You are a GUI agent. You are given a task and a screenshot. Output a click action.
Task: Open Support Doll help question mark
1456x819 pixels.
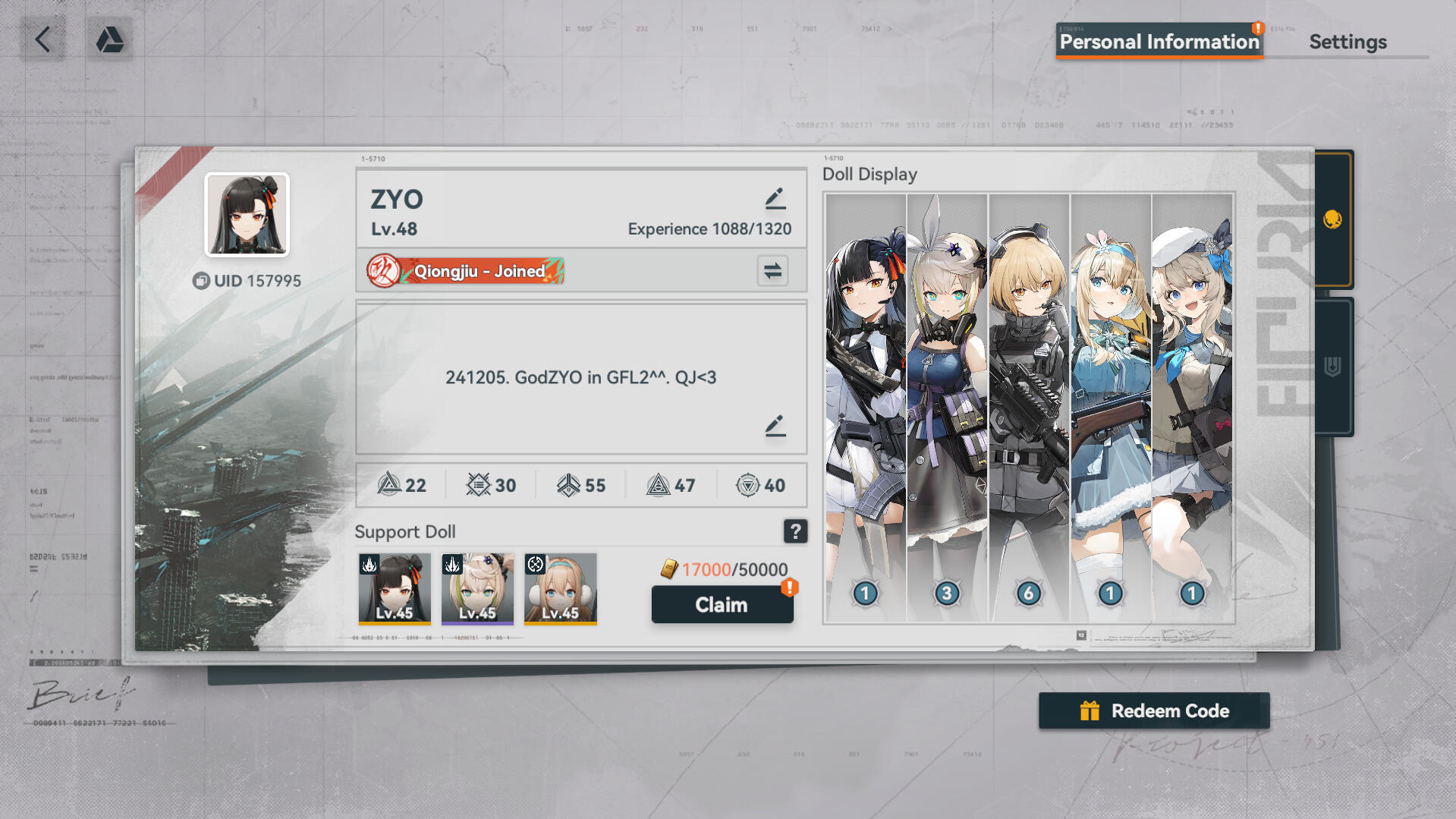794,531
